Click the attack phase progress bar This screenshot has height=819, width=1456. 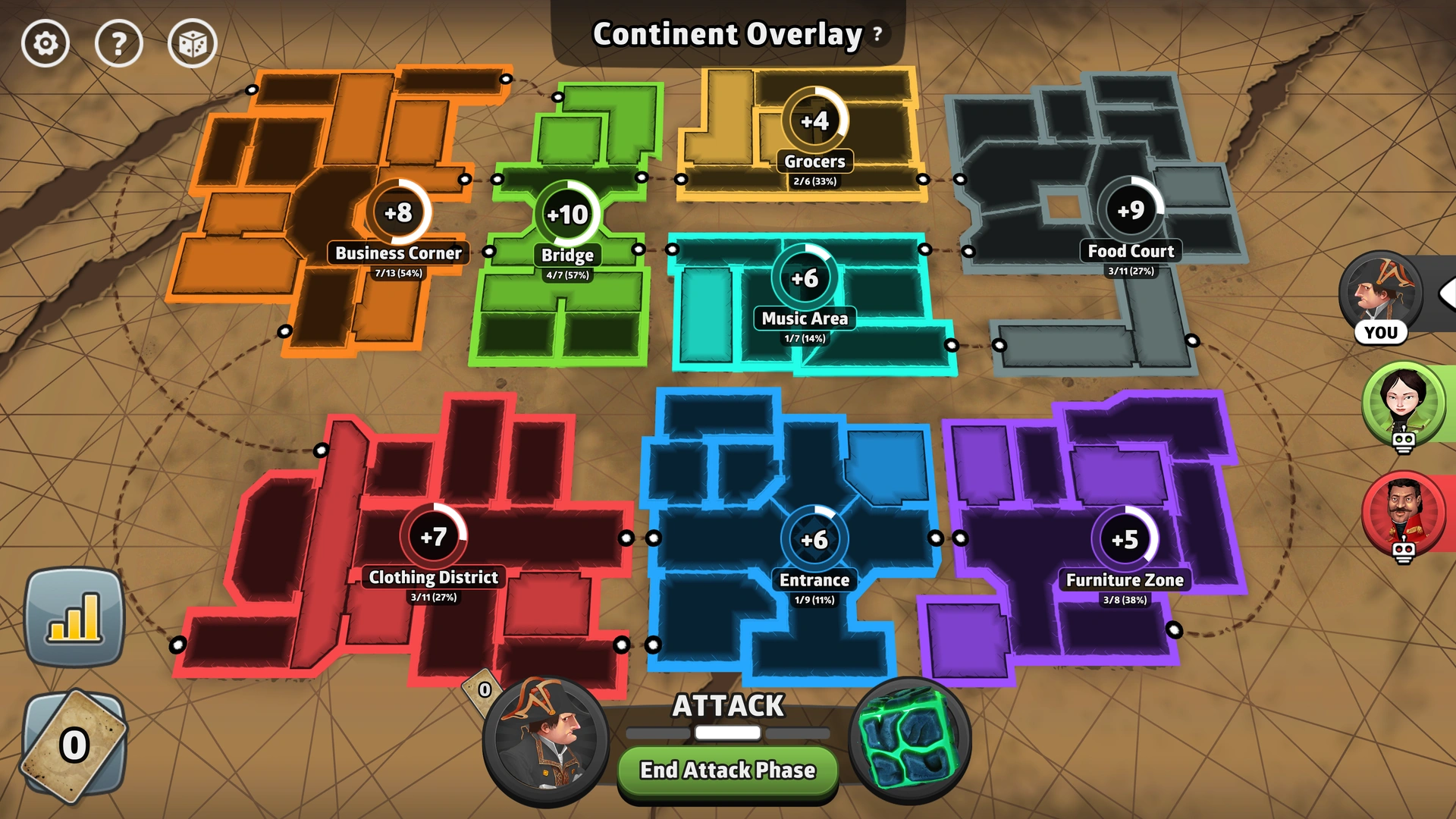pos(726,733)
